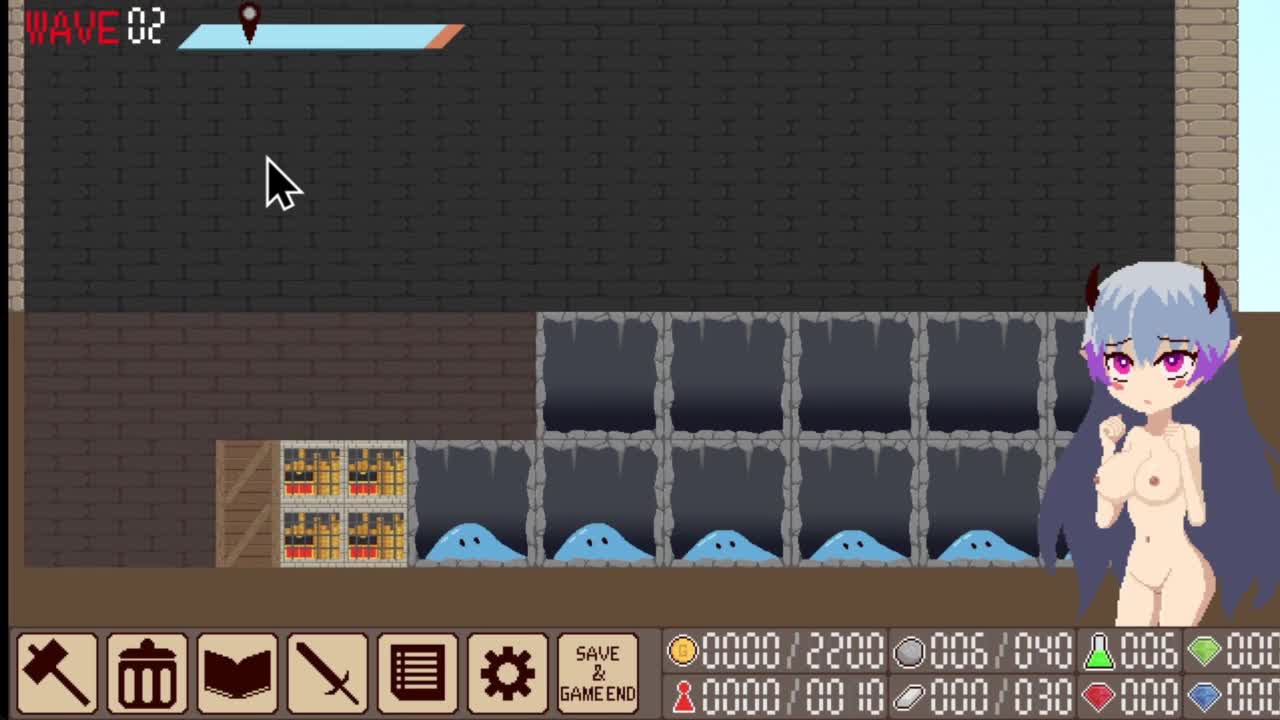Screen dimensions: 1280x720
Task: Choose the sword toolbar button
Action: click(327, 672)
